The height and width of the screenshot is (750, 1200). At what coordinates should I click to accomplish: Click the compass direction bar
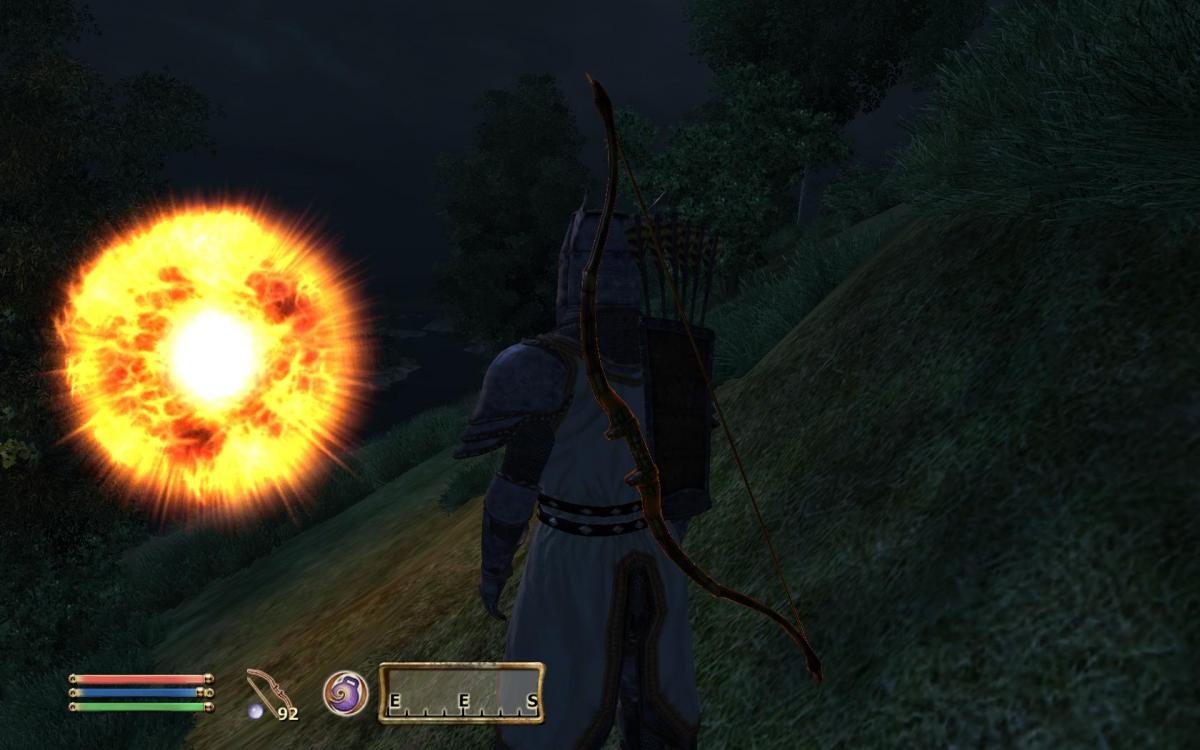coord(462,692)
